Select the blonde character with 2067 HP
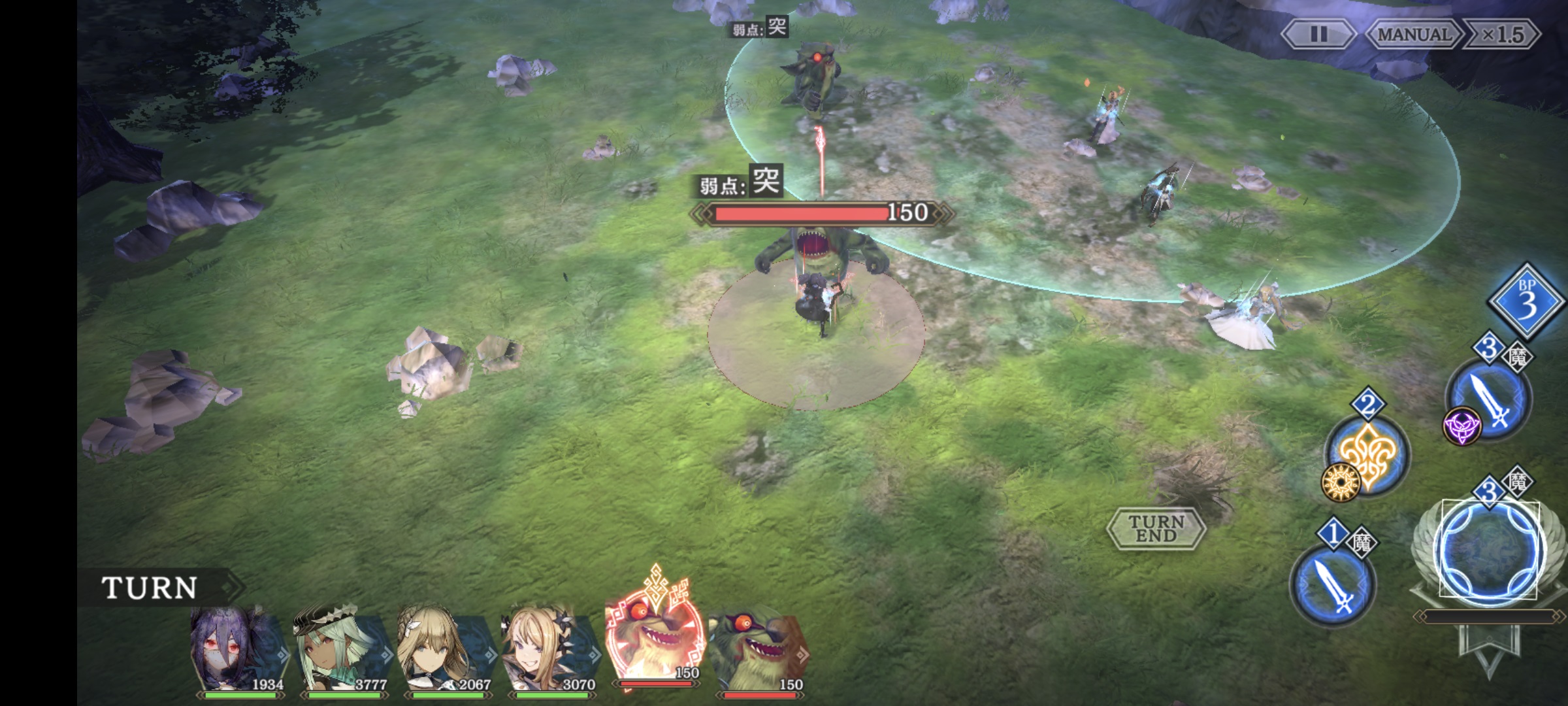This screenshot has height=706, width=1568. click(x=444, y=649)
